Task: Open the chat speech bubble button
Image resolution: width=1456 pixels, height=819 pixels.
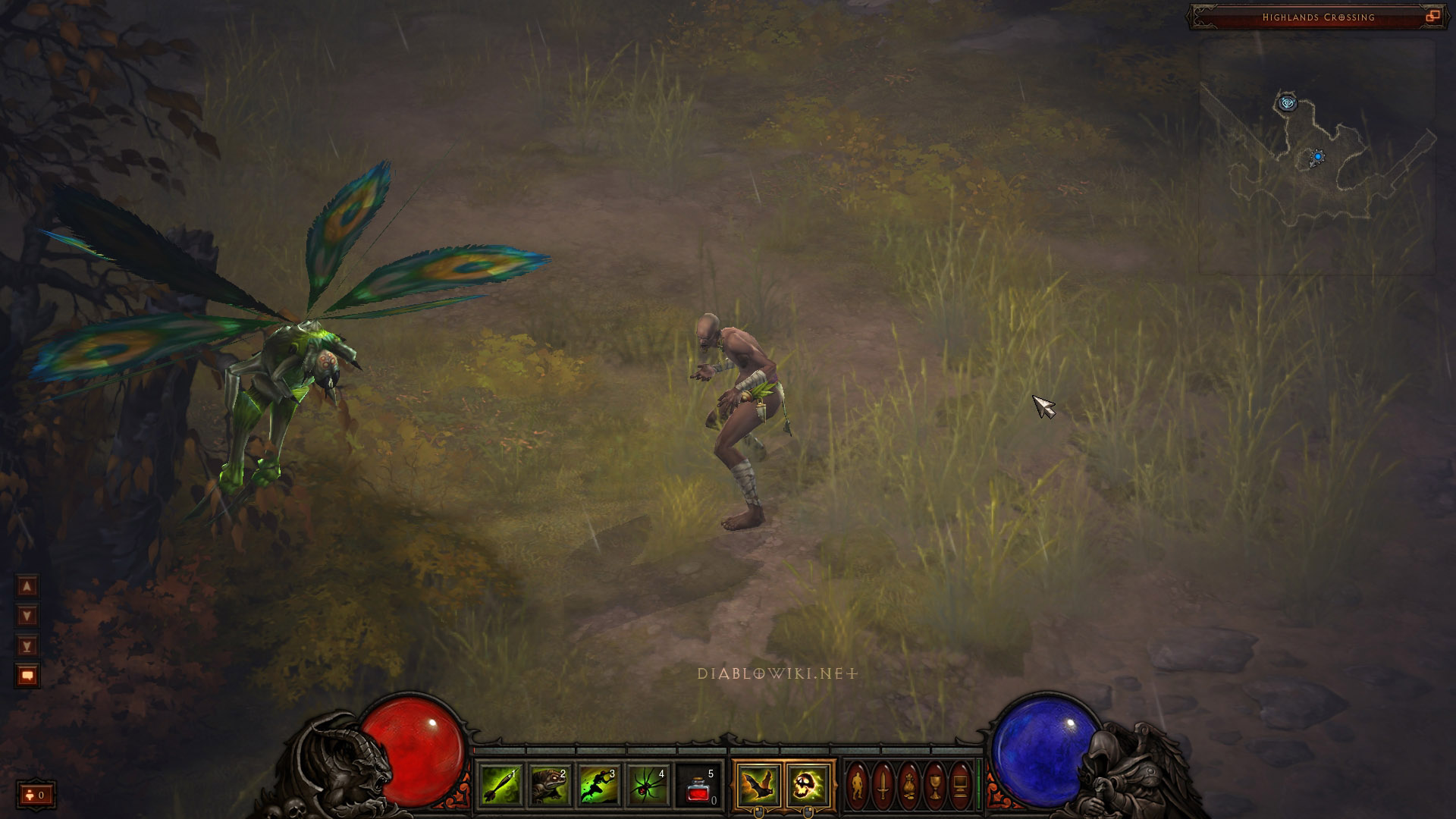Action: [27, 676]
